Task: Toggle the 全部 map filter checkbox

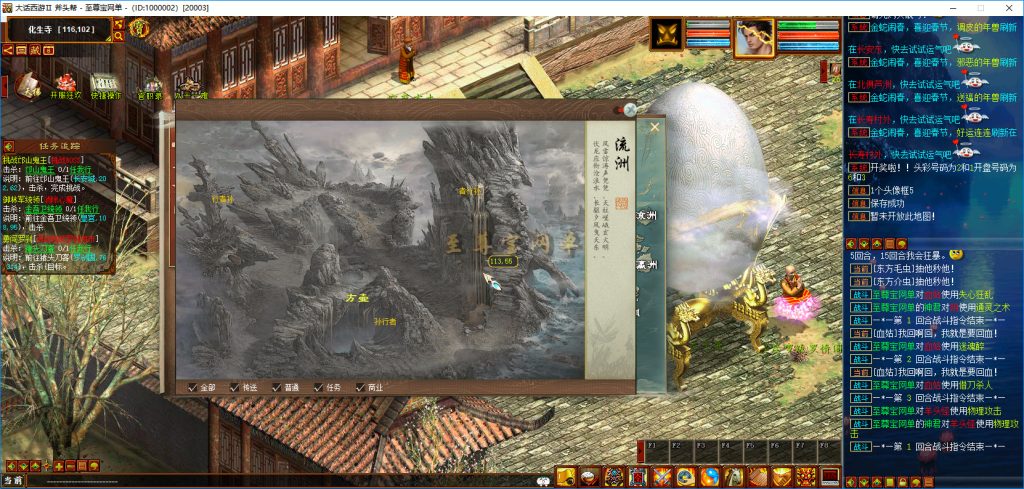Action: 193,387
